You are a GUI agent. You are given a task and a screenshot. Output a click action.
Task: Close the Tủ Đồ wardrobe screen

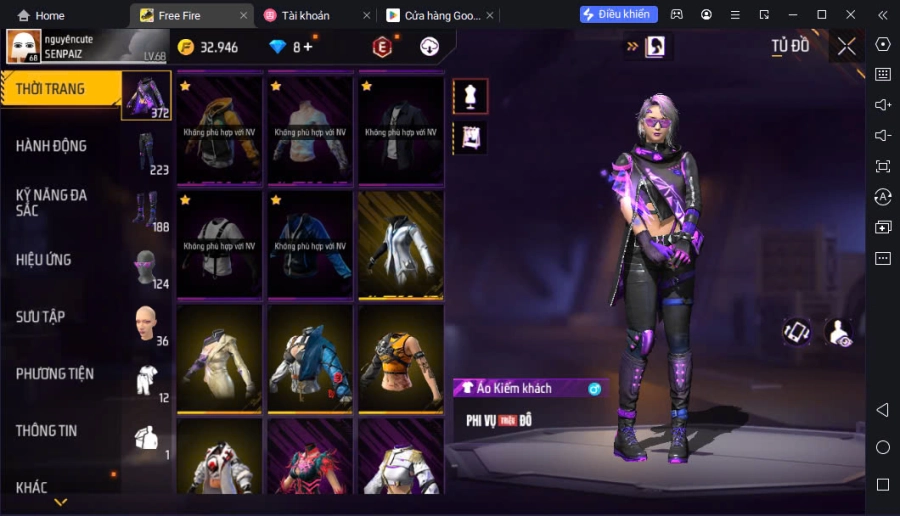tap(846, 46)
